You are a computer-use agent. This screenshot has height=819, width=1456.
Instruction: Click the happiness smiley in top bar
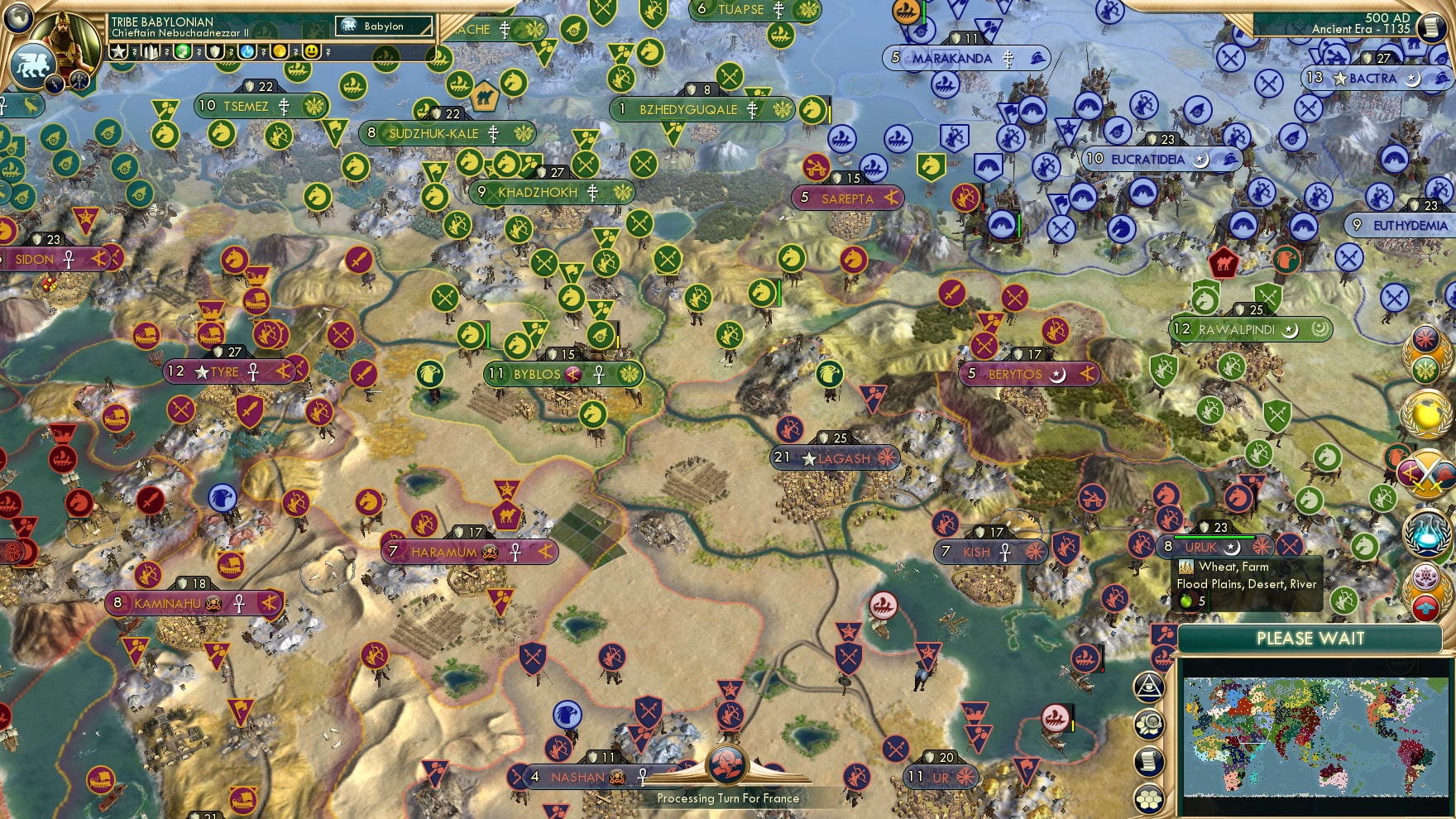point(313,52)
